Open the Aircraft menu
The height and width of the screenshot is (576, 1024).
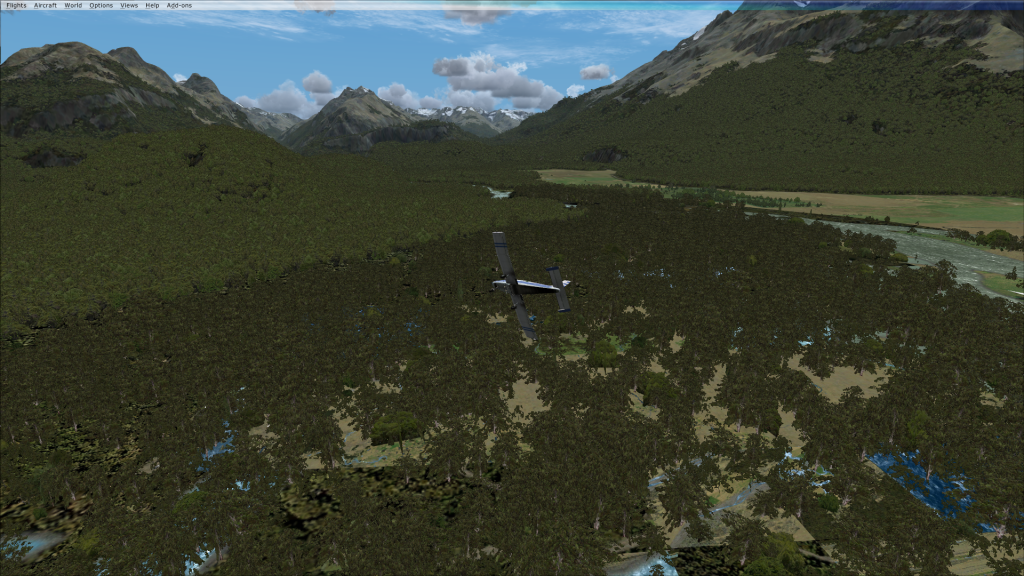45,5
